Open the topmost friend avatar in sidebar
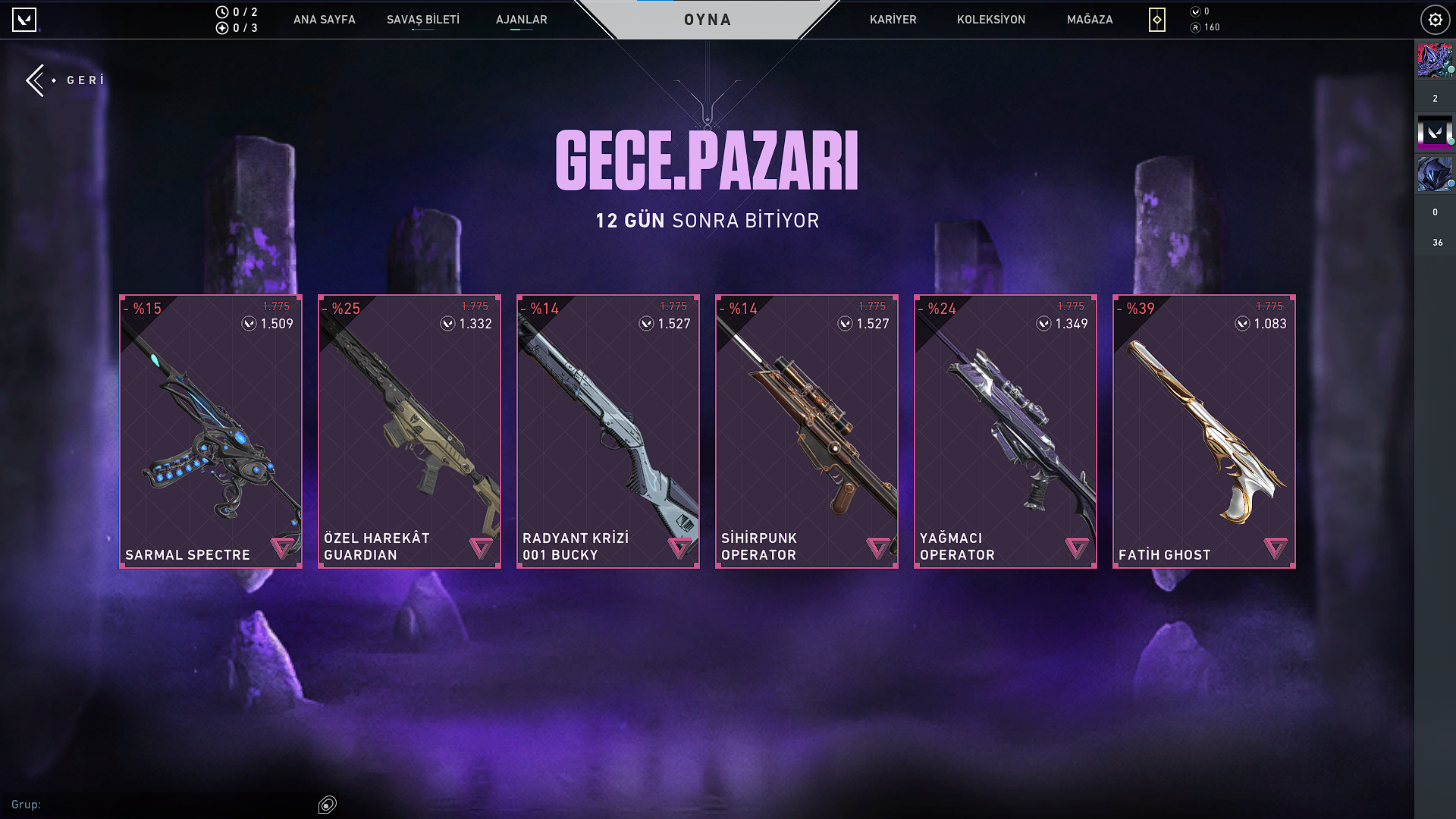 coord(1434,61)
